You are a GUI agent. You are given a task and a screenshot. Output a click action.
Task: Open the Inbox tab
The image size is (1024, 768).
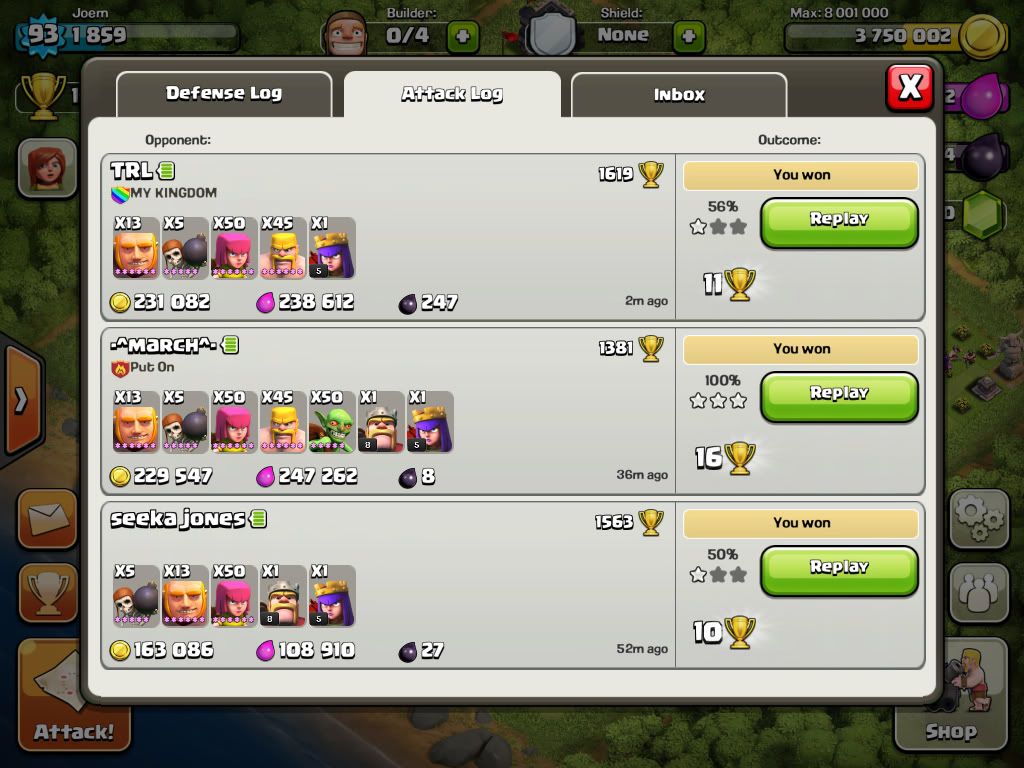[x=679, y=95]
